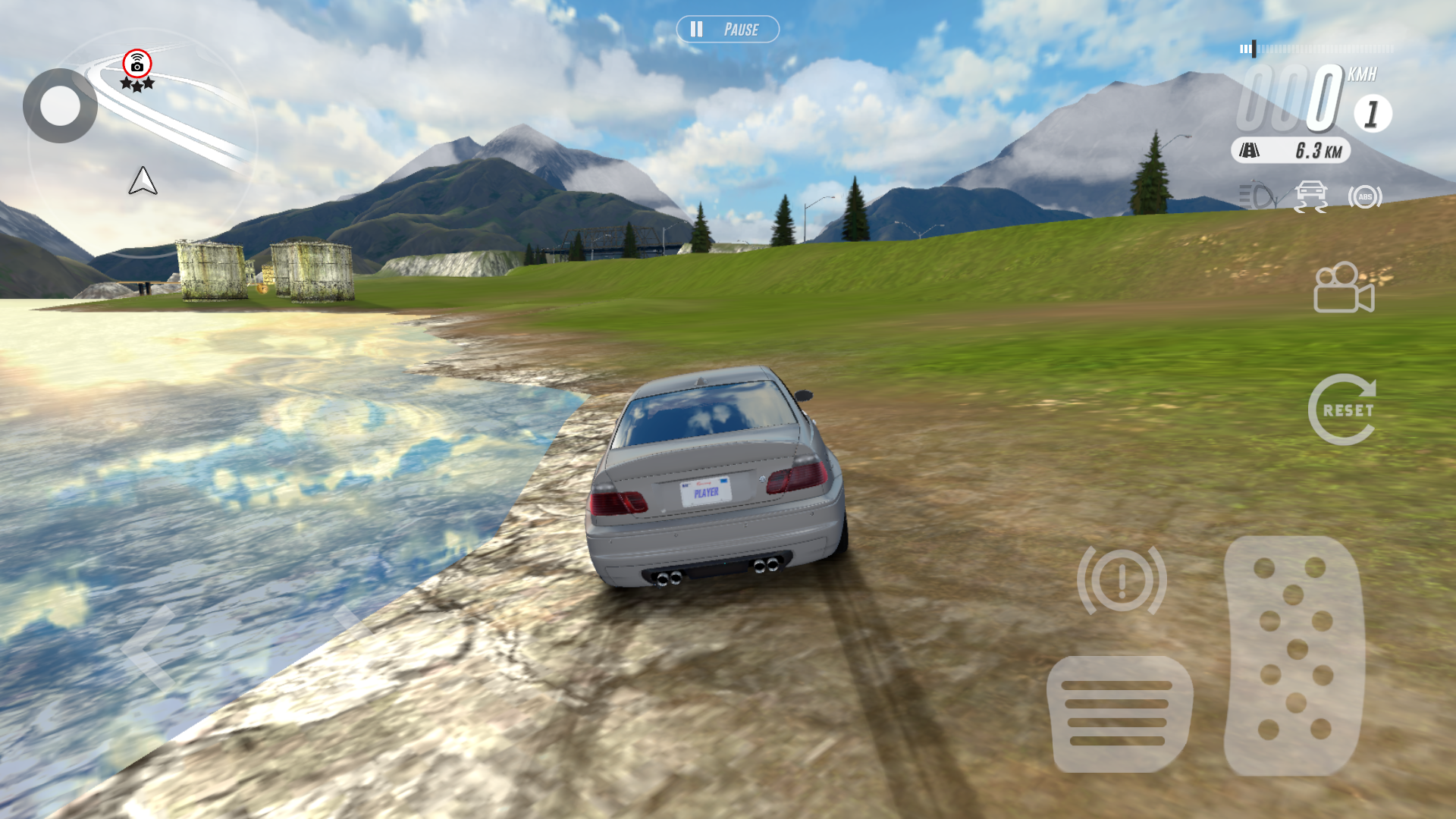
Task: Tap the Reset car button
Action: click(x=1342, y=409)
